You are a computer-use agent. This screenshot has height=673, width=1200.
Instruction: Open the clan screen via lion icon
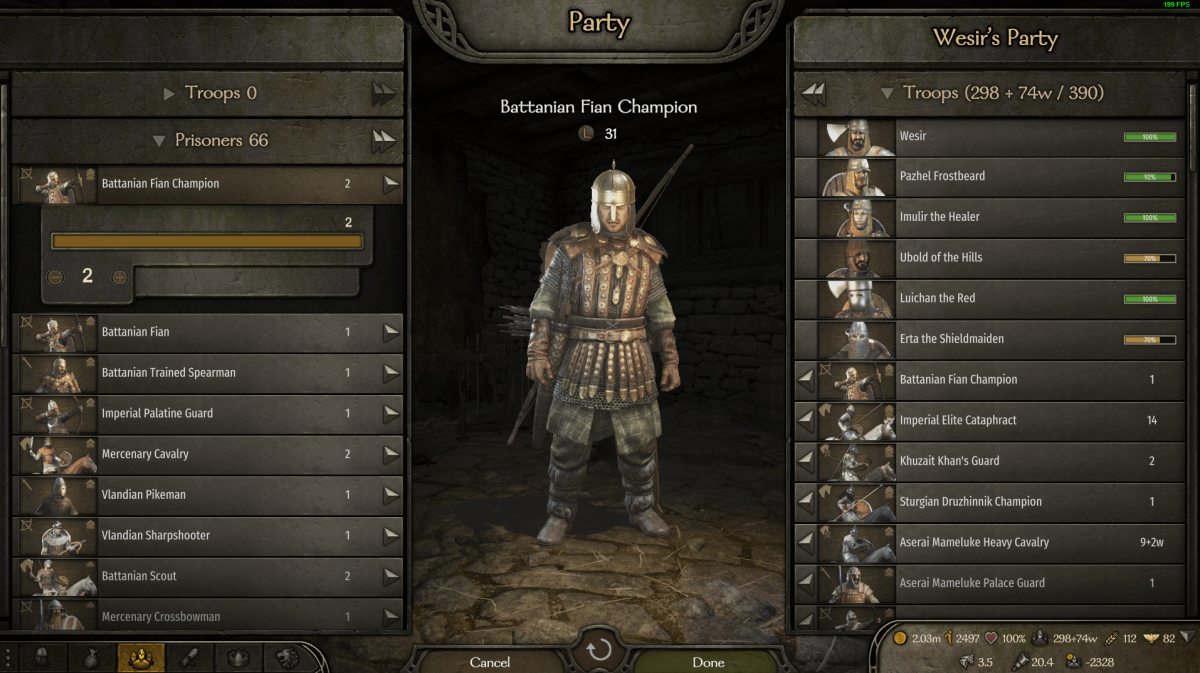click(287, 658)
